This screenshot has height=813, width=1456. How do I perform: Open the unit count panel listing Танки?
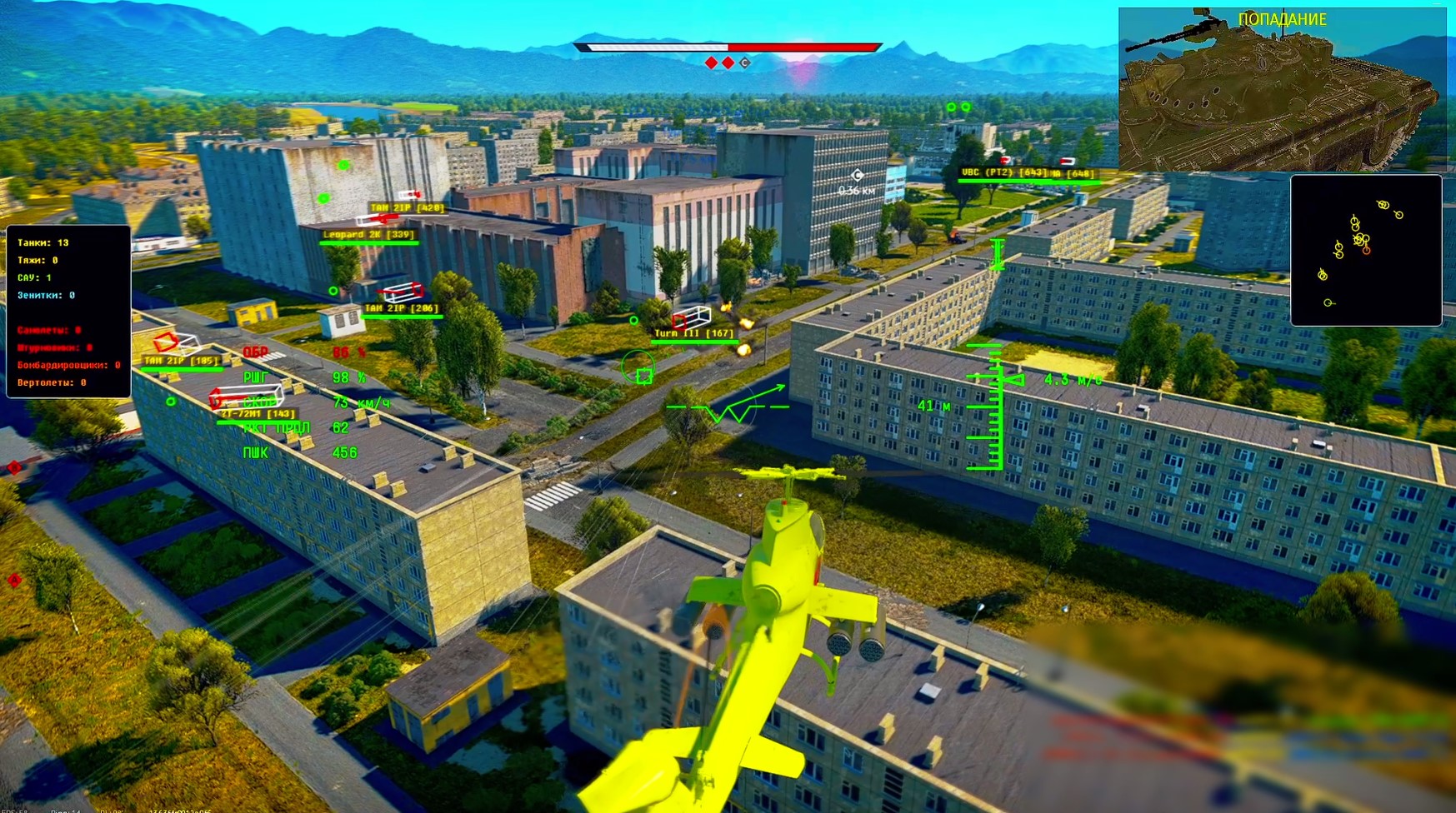[68, 312]
